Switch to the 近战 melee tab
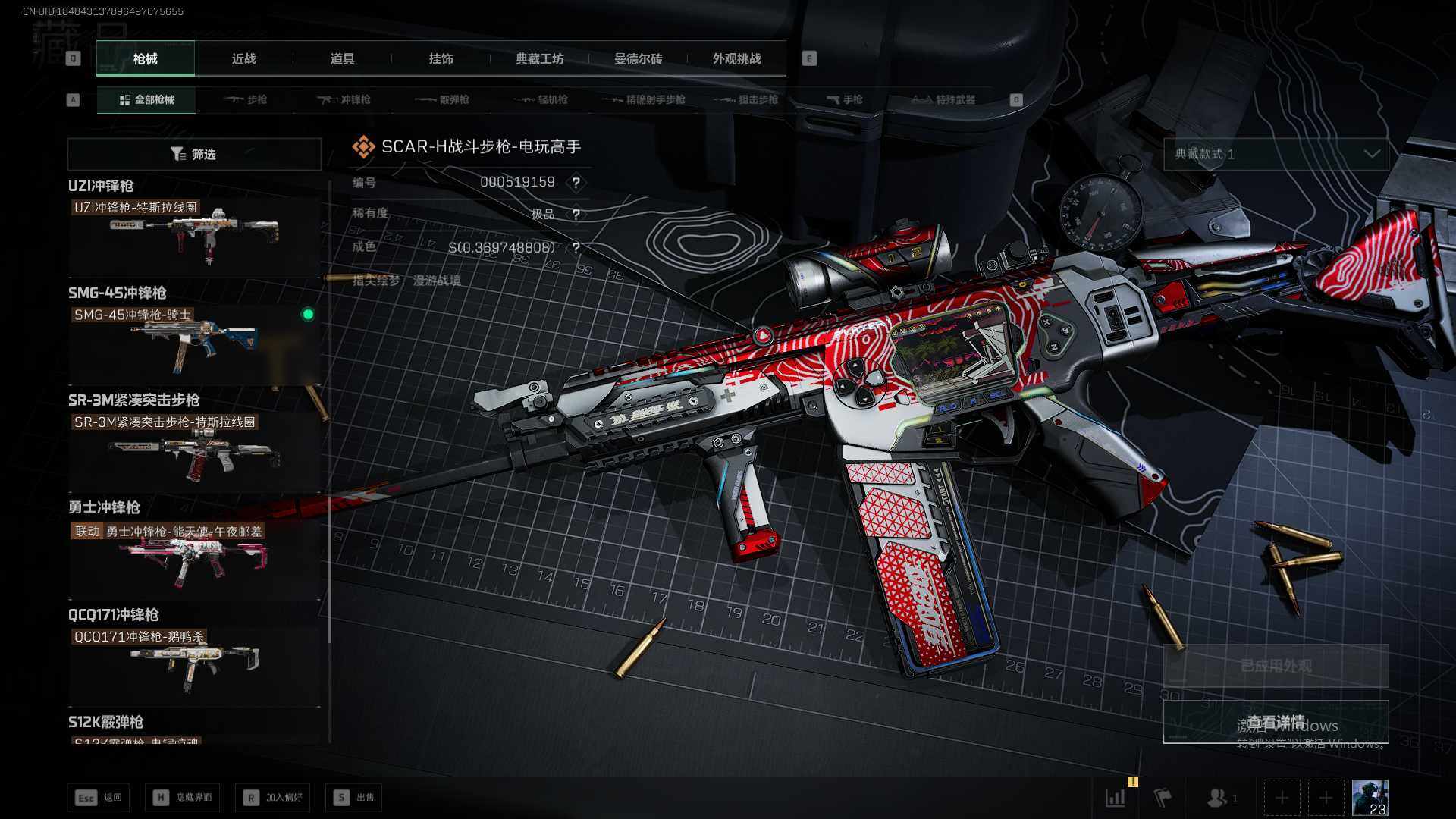 pos(243,58)
